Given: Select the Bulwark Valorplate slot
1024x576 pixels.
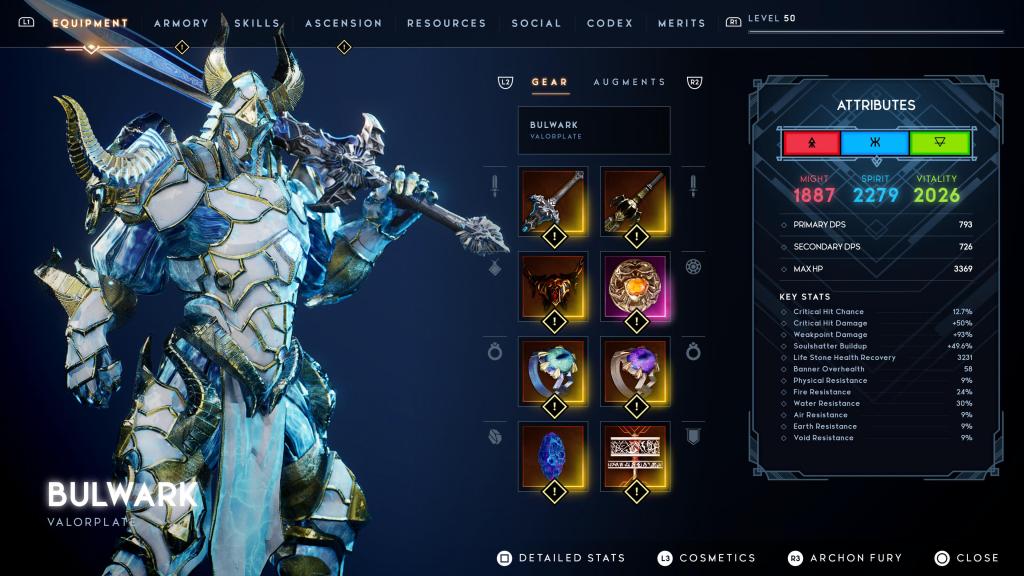Looking at the screenshot, I should point(594,130).
